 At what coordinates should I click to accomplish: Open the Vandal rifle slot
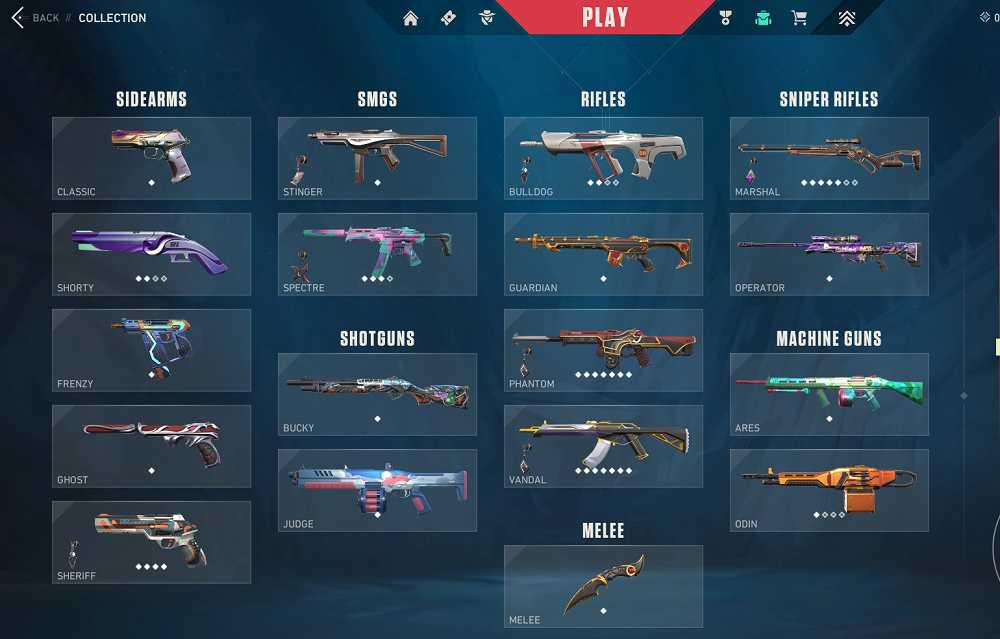tap(603, 446)
